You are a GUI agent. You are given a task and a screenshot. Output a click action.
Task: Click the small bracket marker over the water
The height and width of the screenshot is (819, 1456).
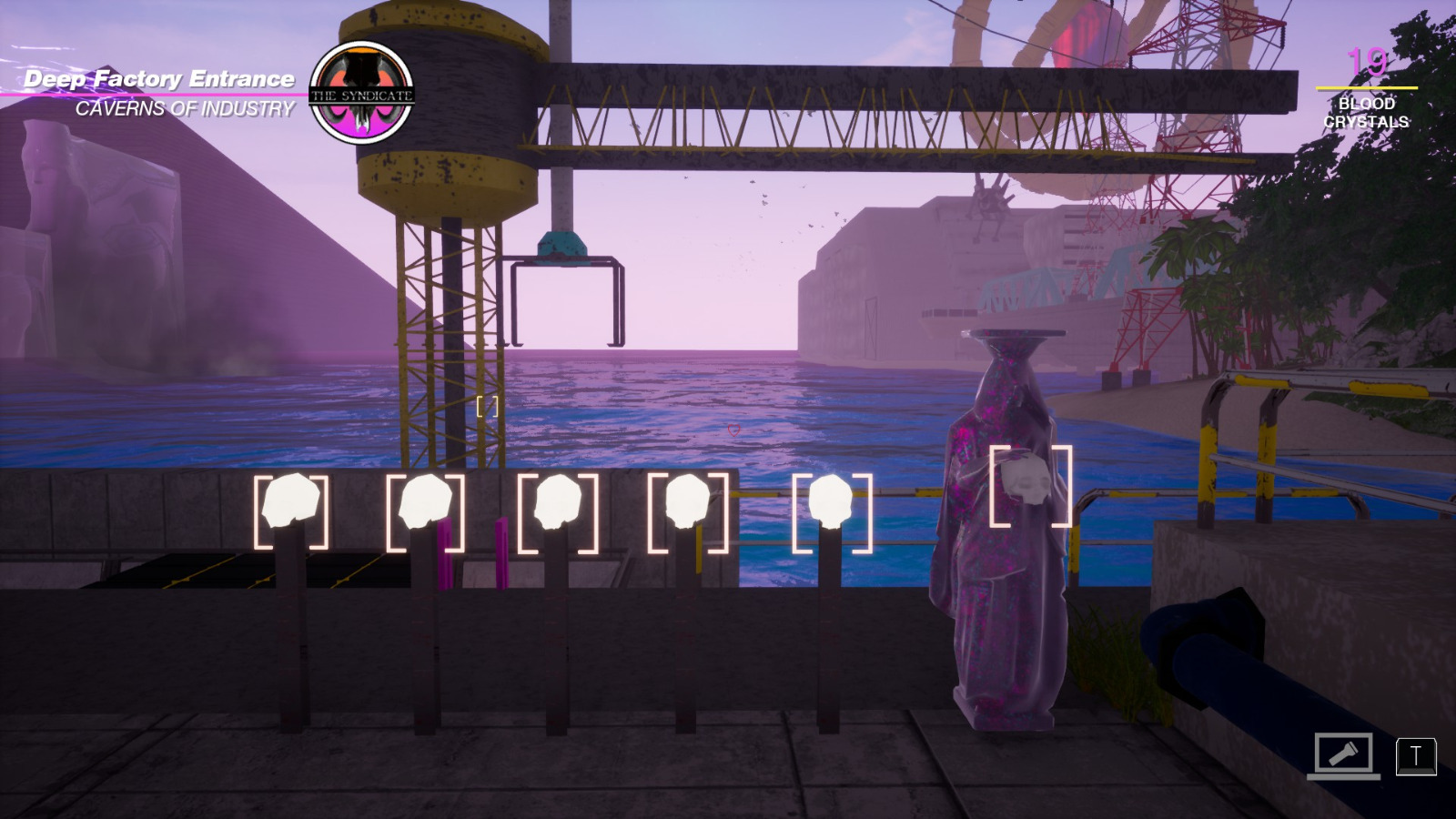point(487,408)
